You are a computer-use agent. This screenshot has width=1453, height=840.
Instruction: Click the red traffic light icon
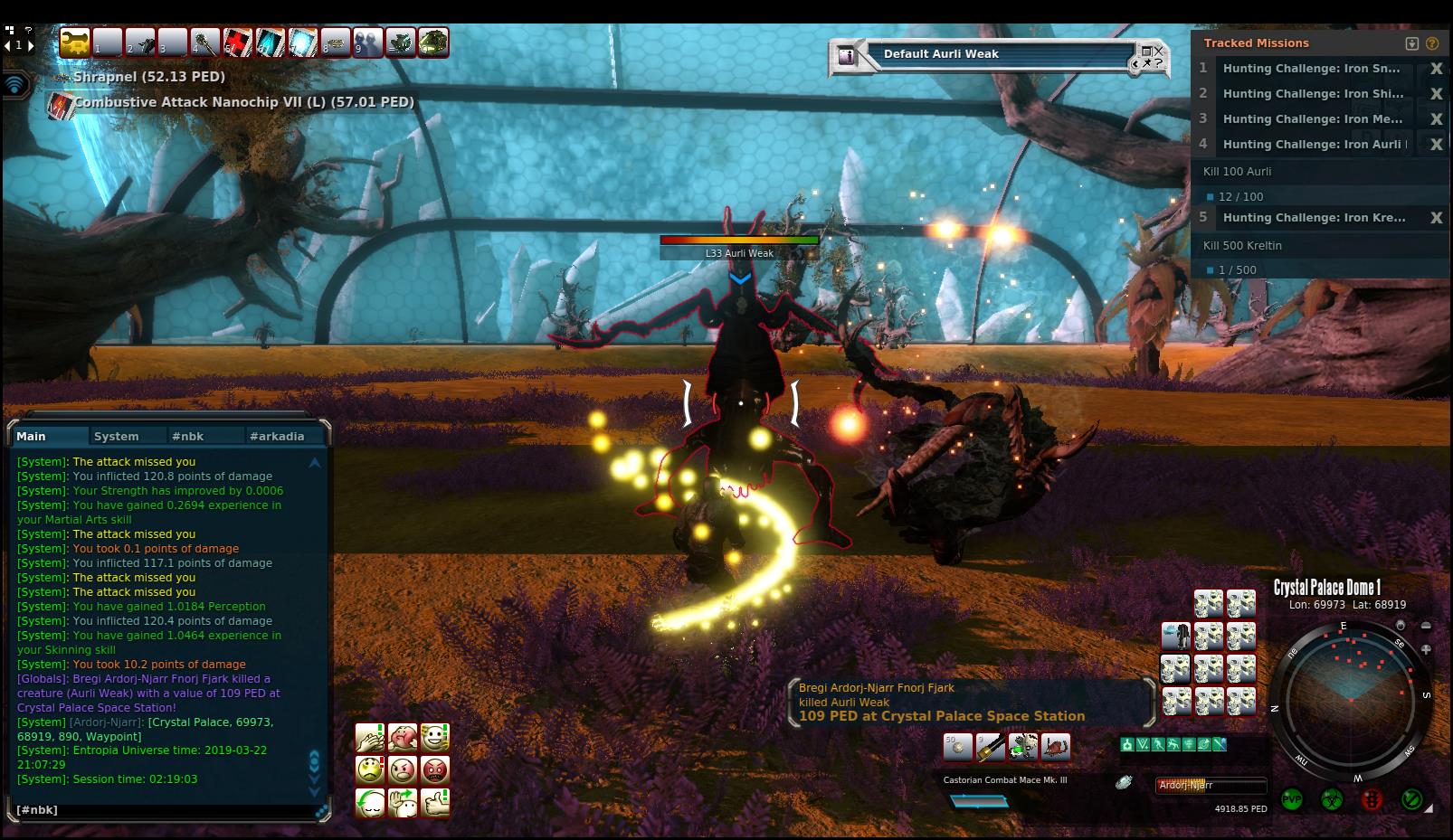click(1371, 799)
